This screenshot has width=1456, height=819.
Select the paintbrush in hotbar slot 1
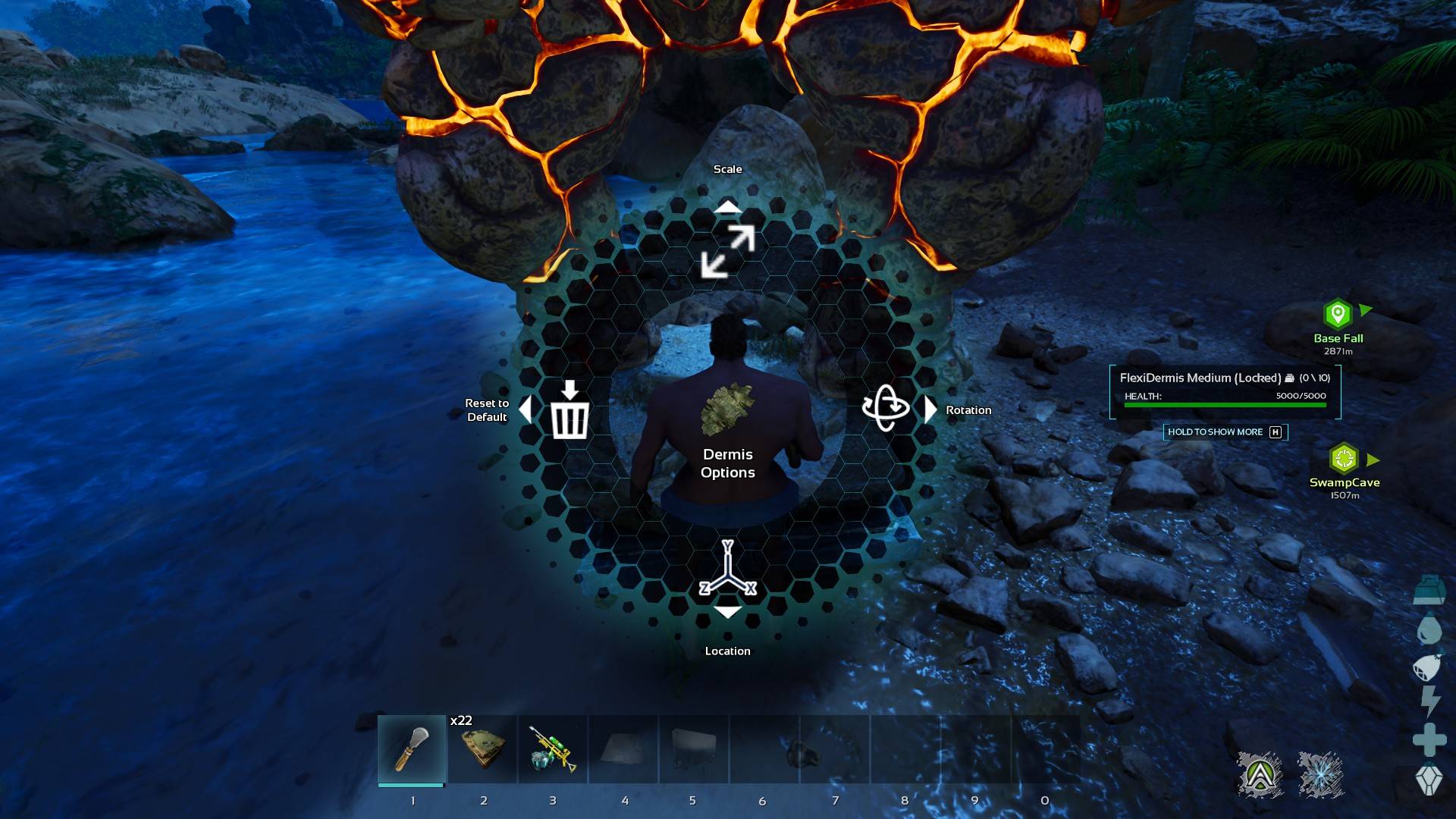412,749
